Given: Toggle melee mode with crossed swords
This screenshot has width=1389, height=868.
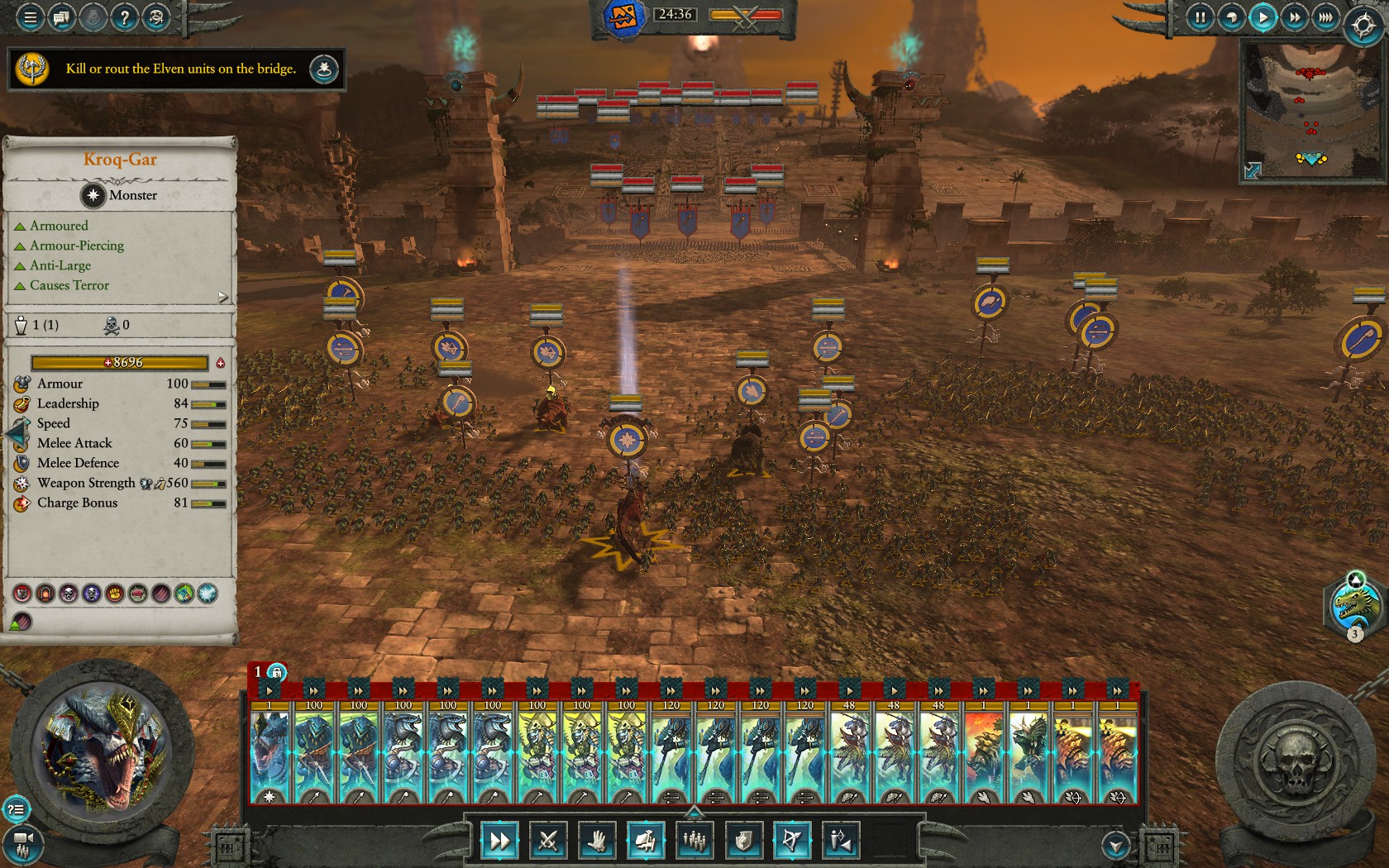Looking at the screenshot, I should coord(548,841).
